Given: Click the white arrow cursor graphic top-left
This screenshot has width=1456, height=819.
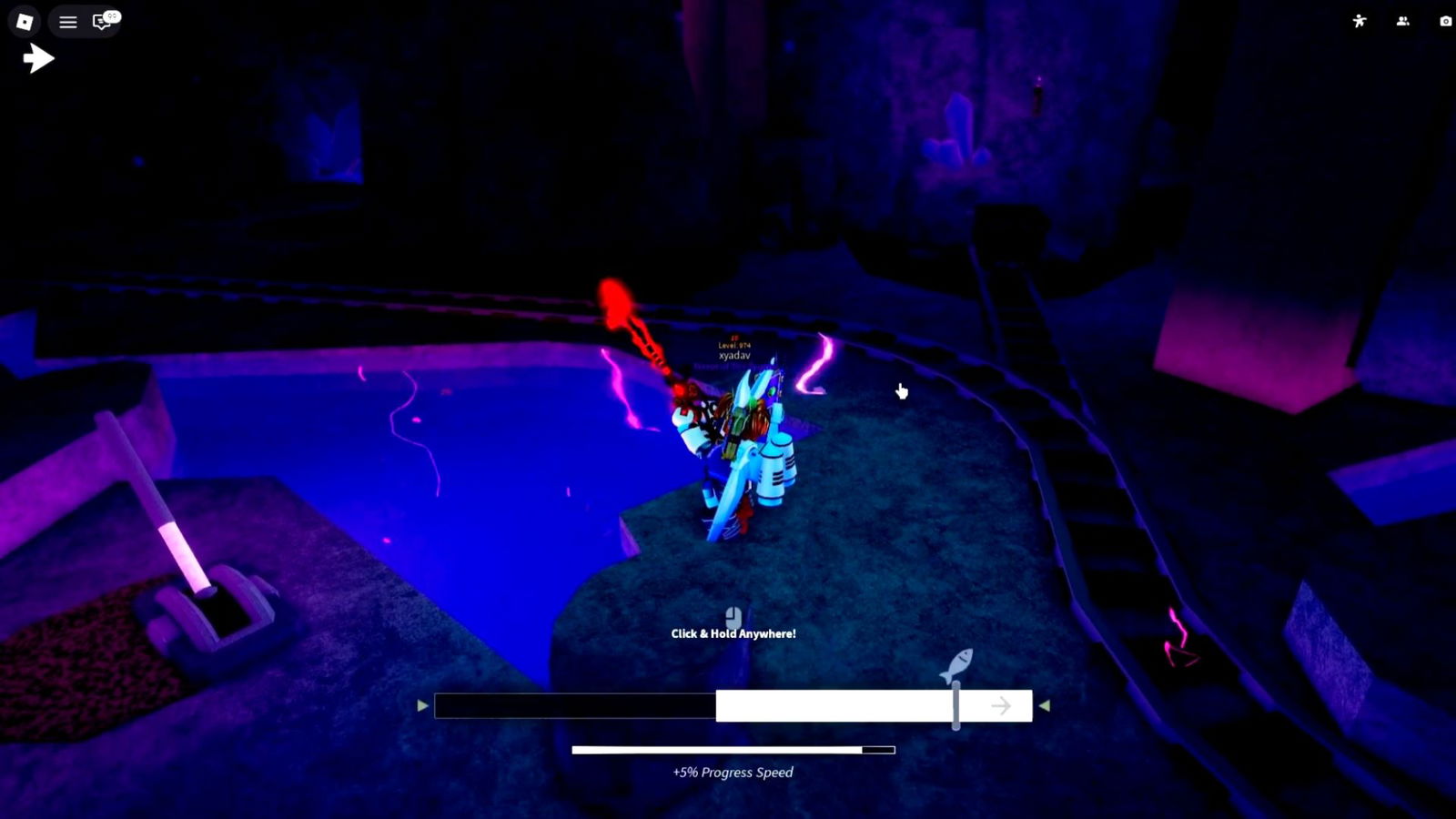Looking at the screenshot, I should pos(38,57).
